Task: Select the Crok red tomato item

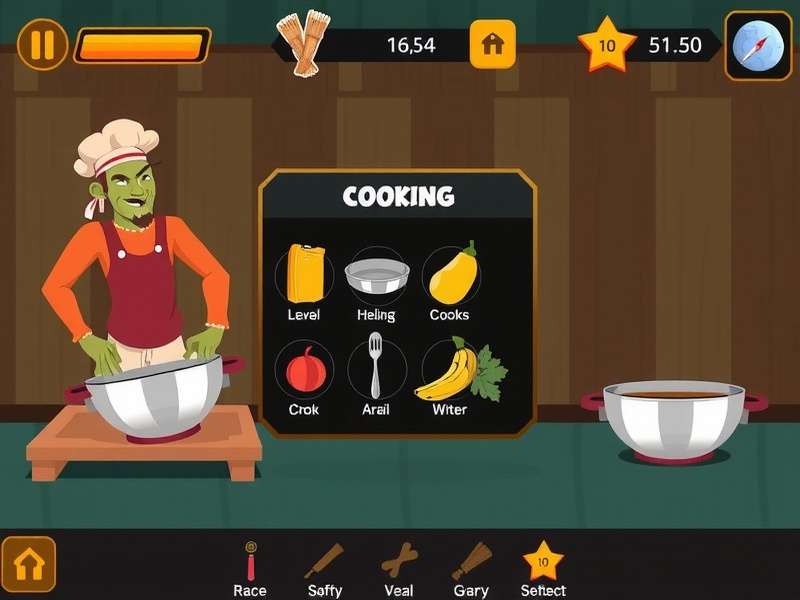Action: coord(305,371)
